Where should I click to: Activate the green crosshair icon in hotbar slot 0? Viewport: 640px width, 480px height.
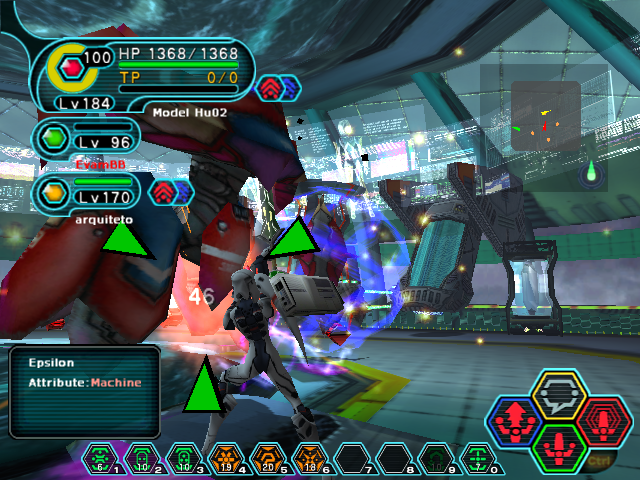click(x=477, y=459)
